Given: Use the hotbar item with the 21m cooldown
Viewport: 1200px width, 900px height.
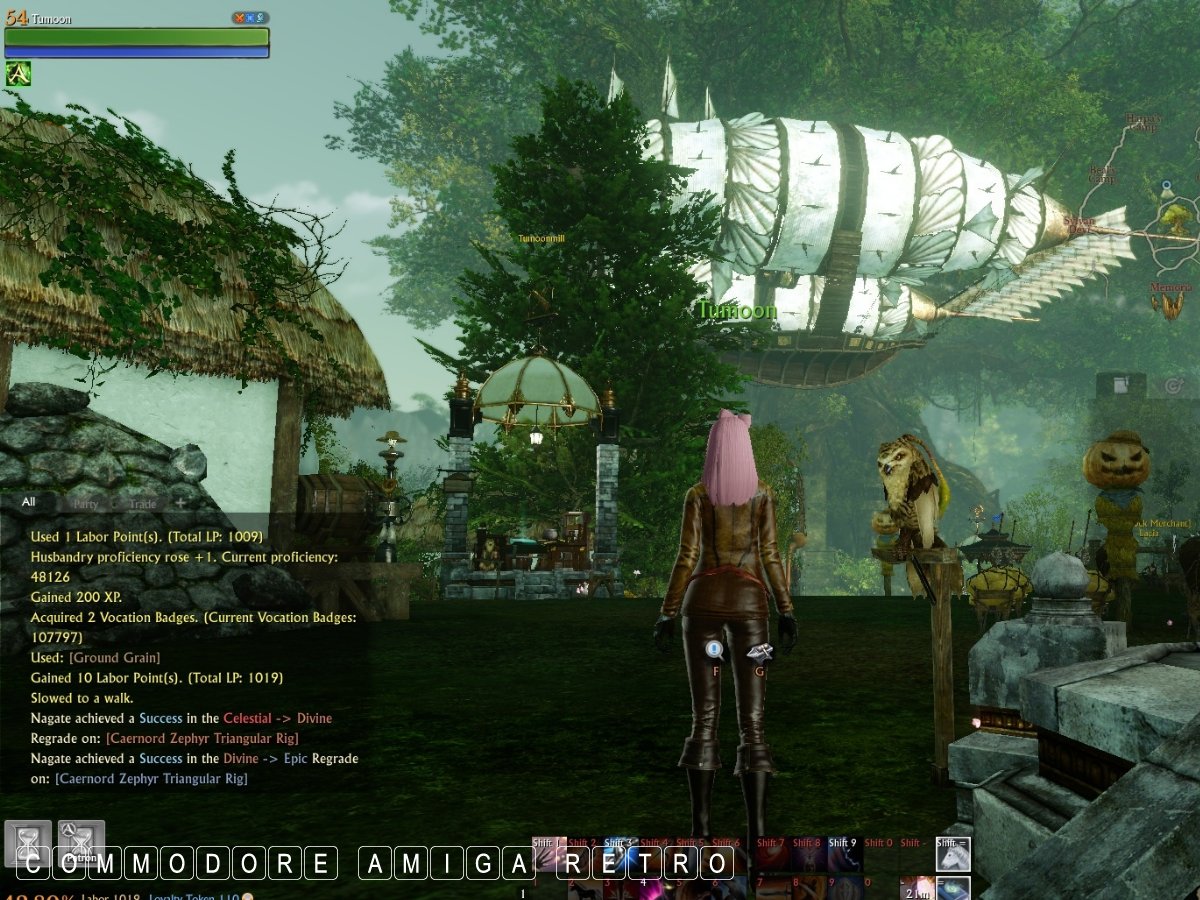Looking at the screenshot, I should tap(916, 888).
